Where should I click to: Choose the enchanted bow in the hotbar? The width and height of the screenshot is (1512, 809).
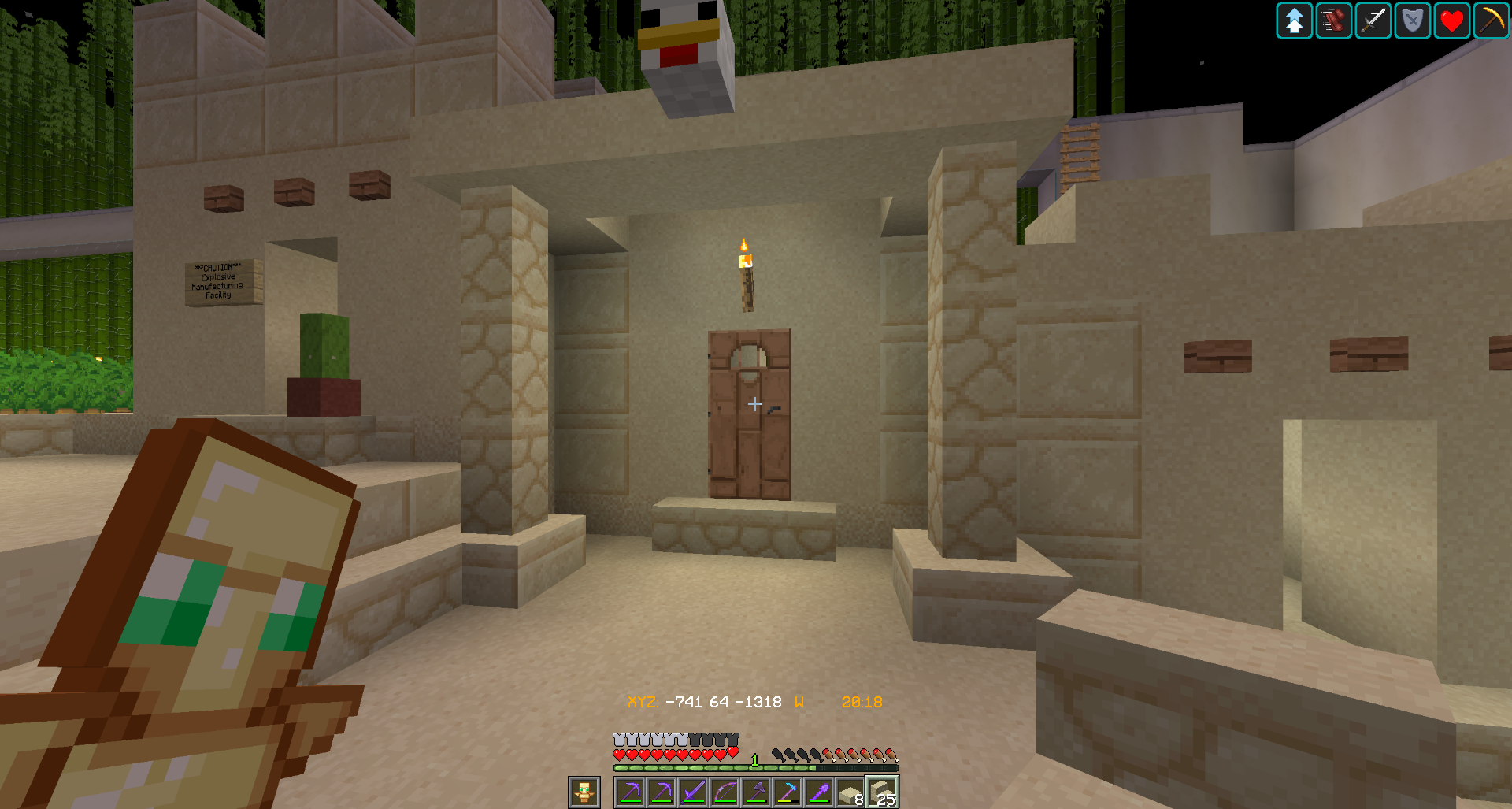[x=724, y=792]
